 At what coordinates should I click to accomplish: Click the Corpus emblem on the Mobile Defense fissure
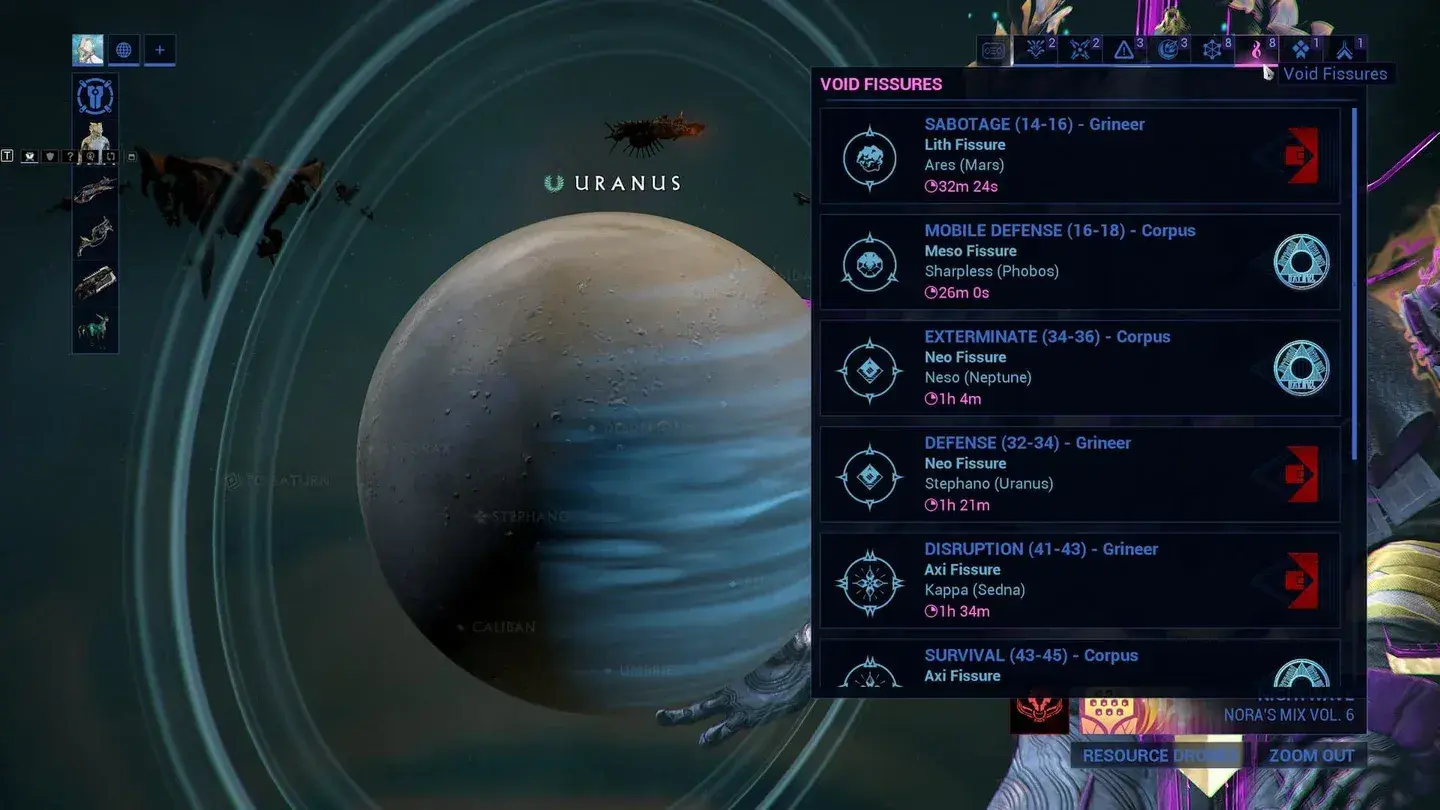click(1301, 261)
